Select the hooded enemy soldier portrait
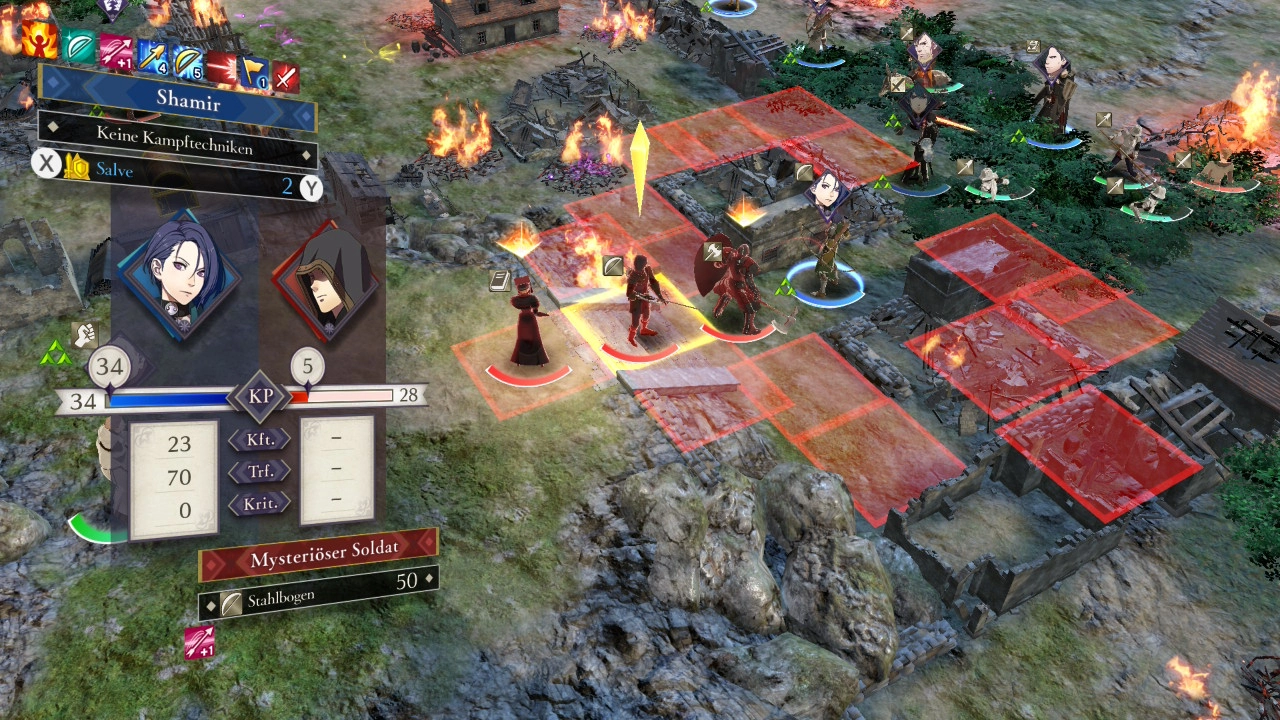Screen dimensions: 1280x720 pyautogui.click(x=325, y=283)
